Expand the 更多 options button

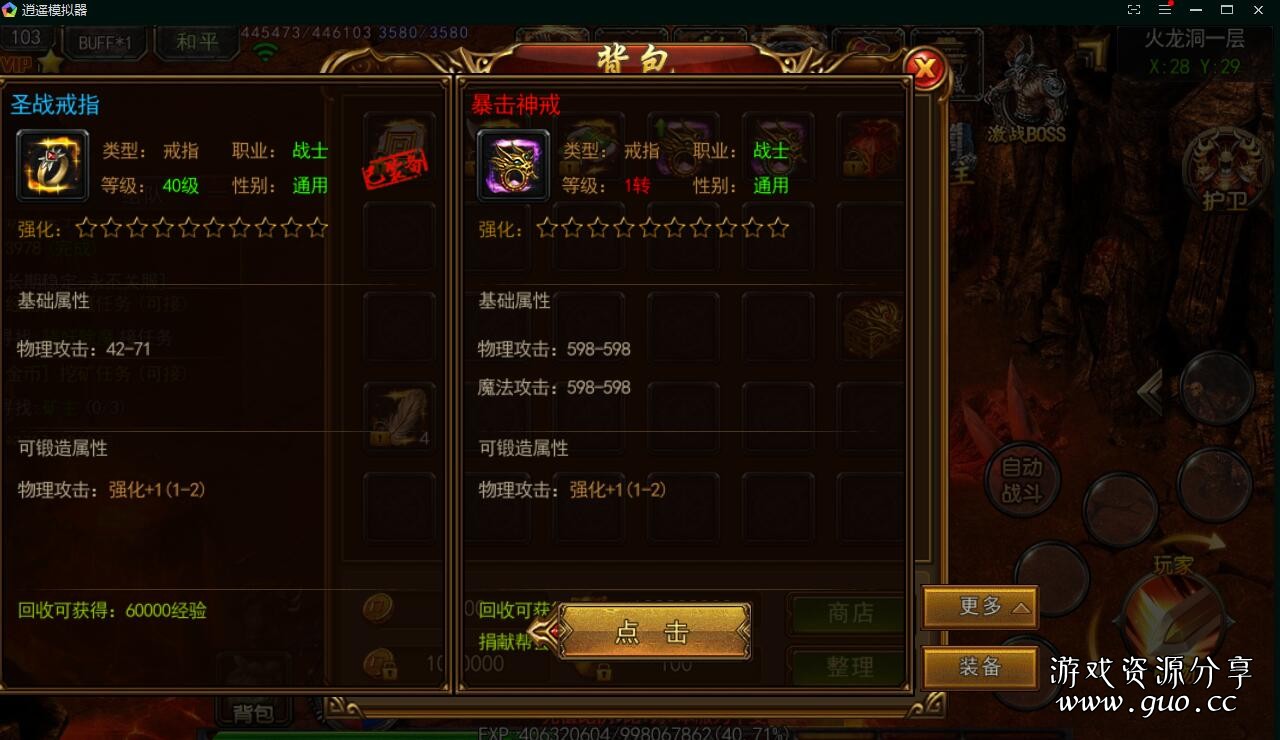coord(980,607)
